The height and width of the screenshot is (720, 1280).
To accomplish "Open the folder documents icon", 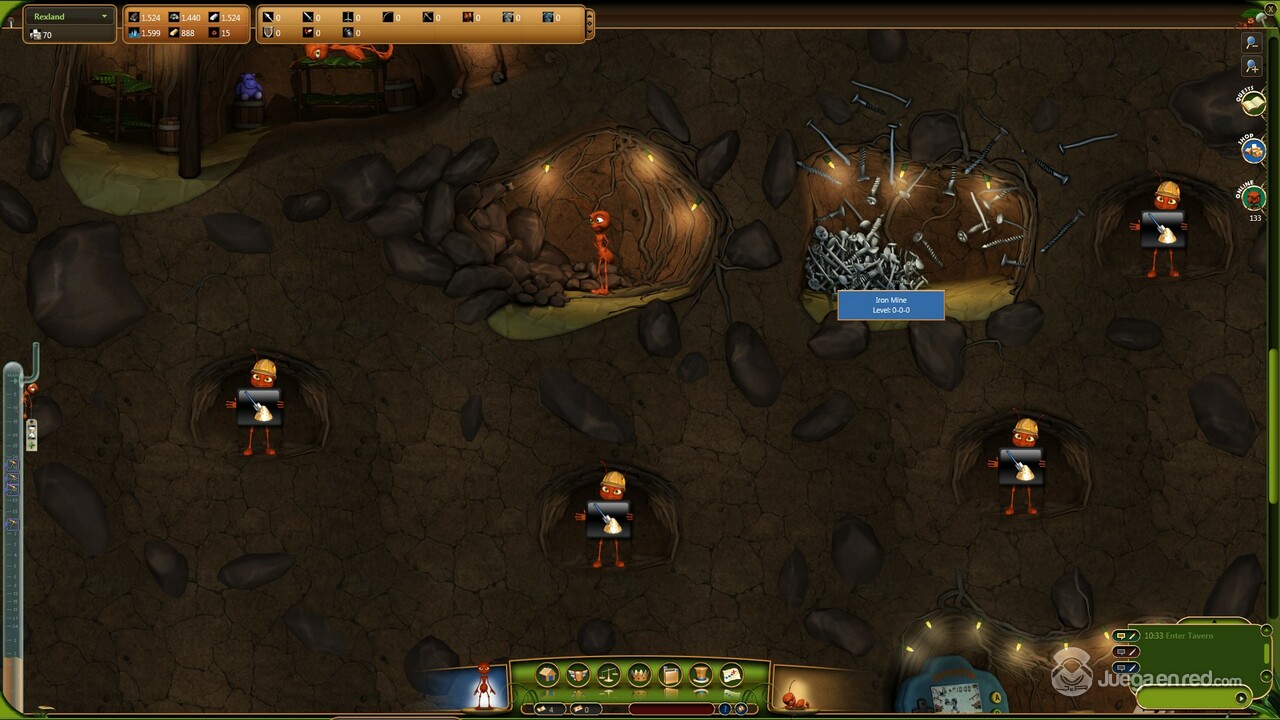I will click(x=670, y=676).
